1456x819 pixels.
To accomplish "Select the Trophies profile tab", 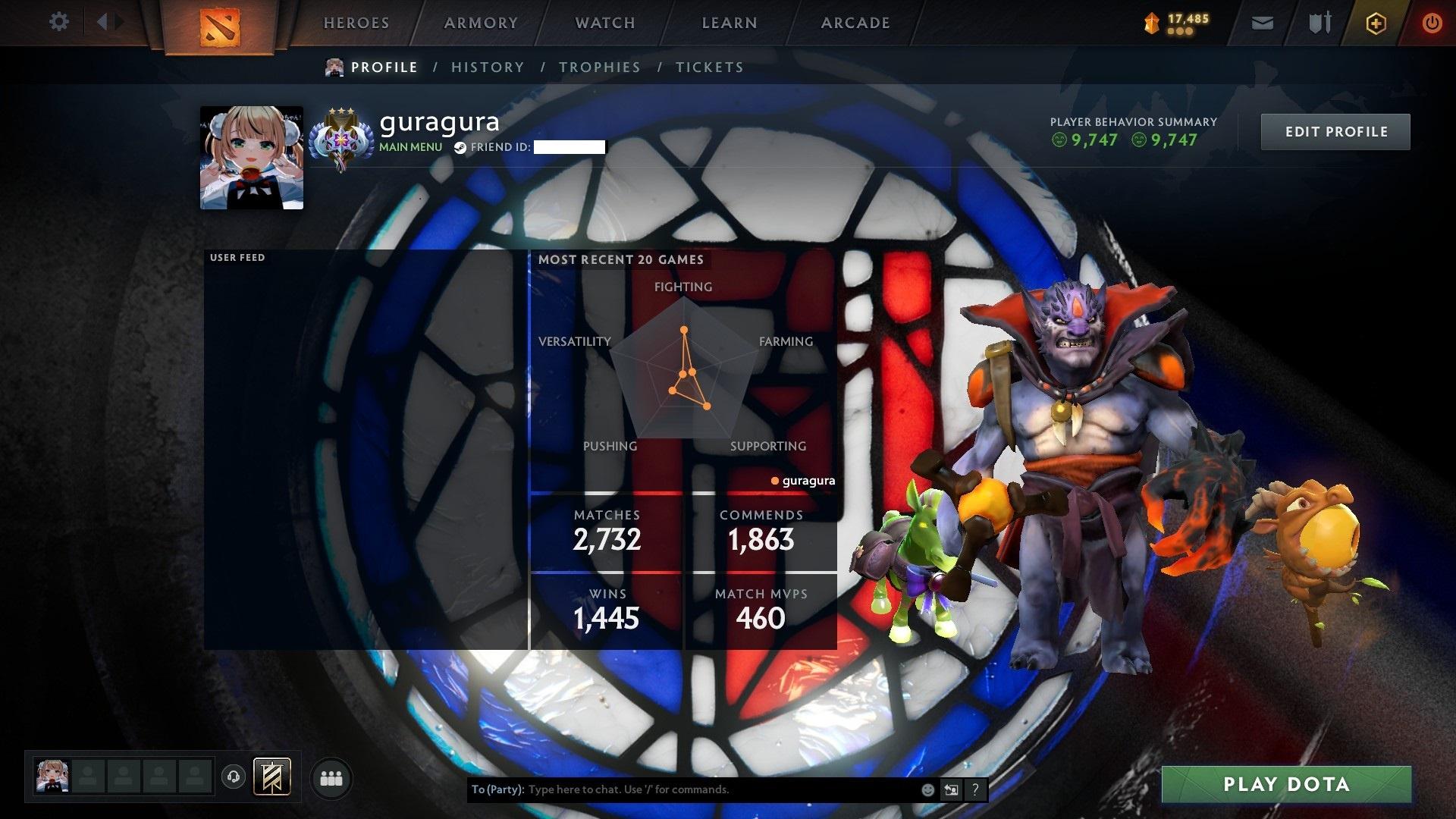I will click(x=600, y=67).
